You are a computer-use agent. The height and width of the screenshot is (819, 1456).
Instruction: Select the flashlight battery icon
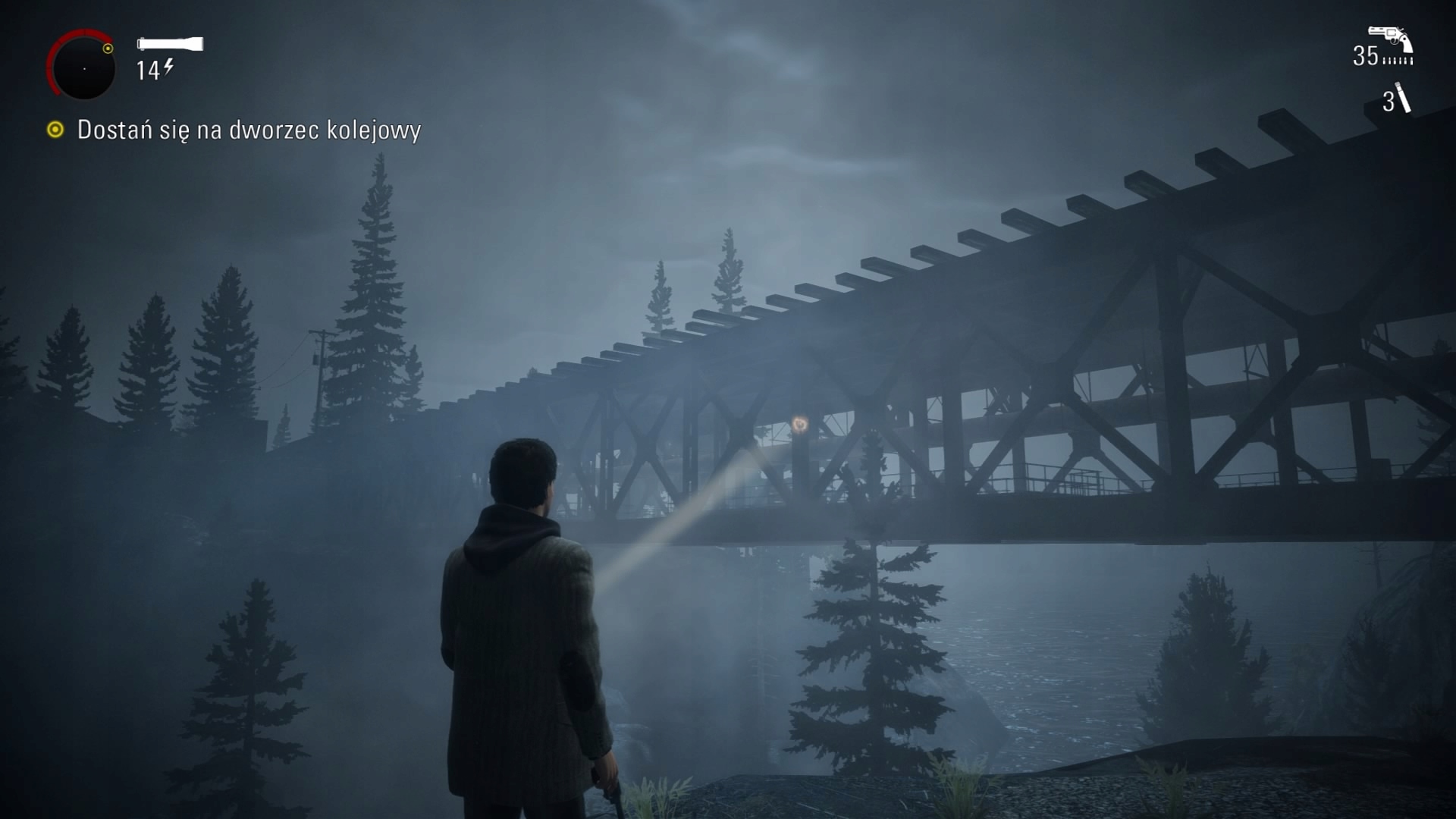point(170,44)
